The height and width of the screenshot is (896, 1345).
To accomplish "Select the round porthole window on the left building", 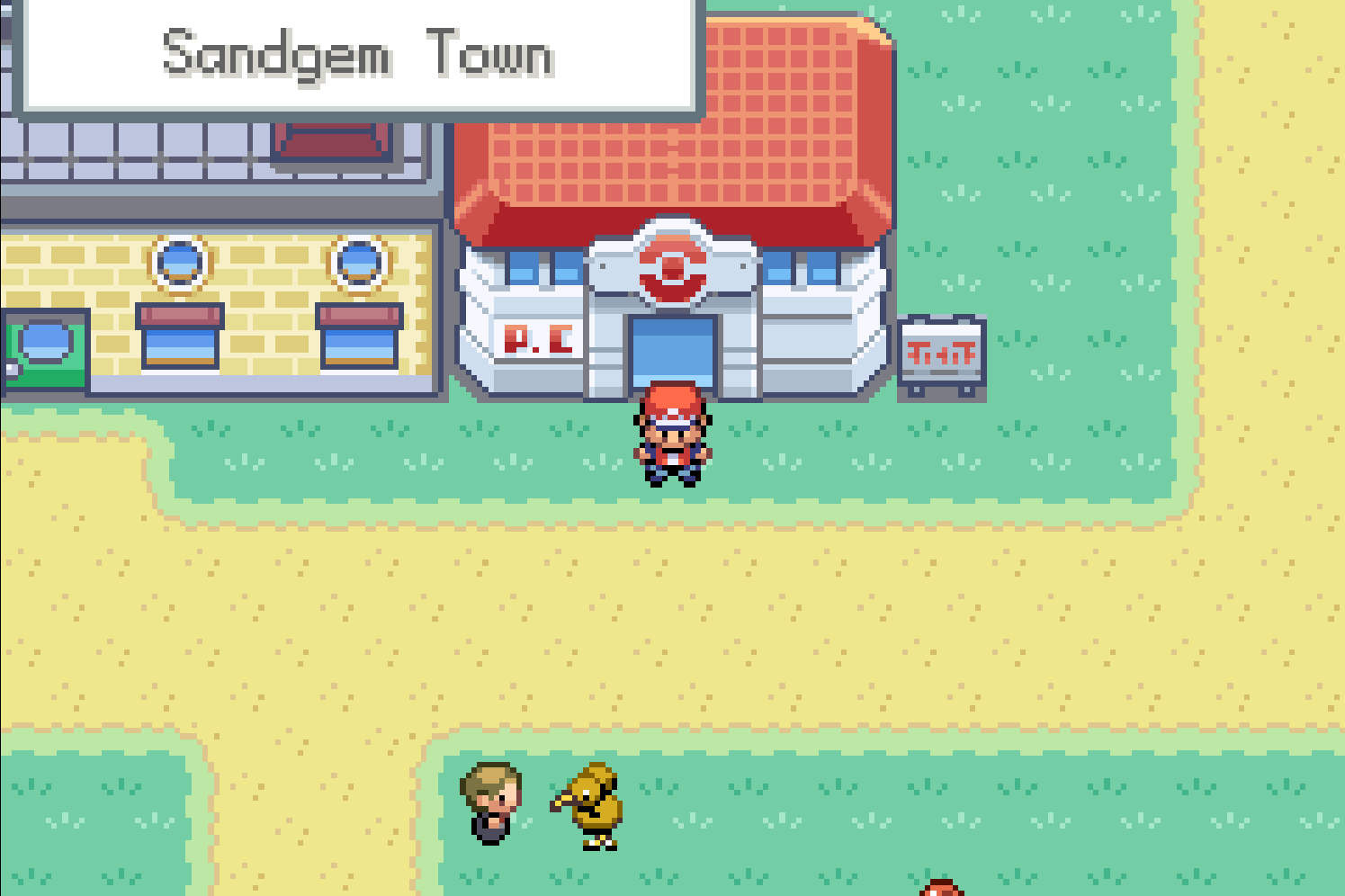I will (x=179, y=261).
